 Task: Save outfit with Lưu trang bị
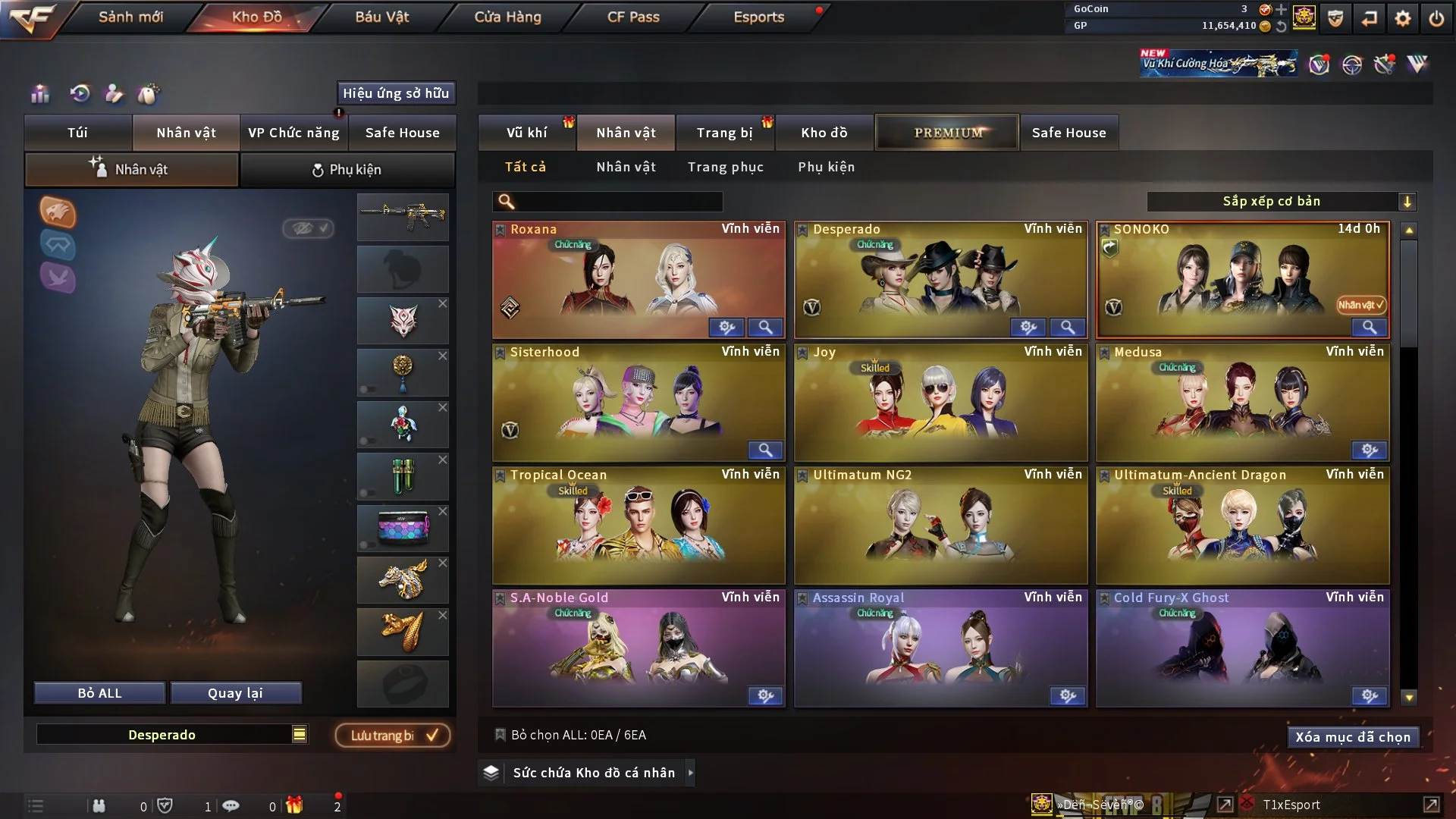click(x=393, y=736)
